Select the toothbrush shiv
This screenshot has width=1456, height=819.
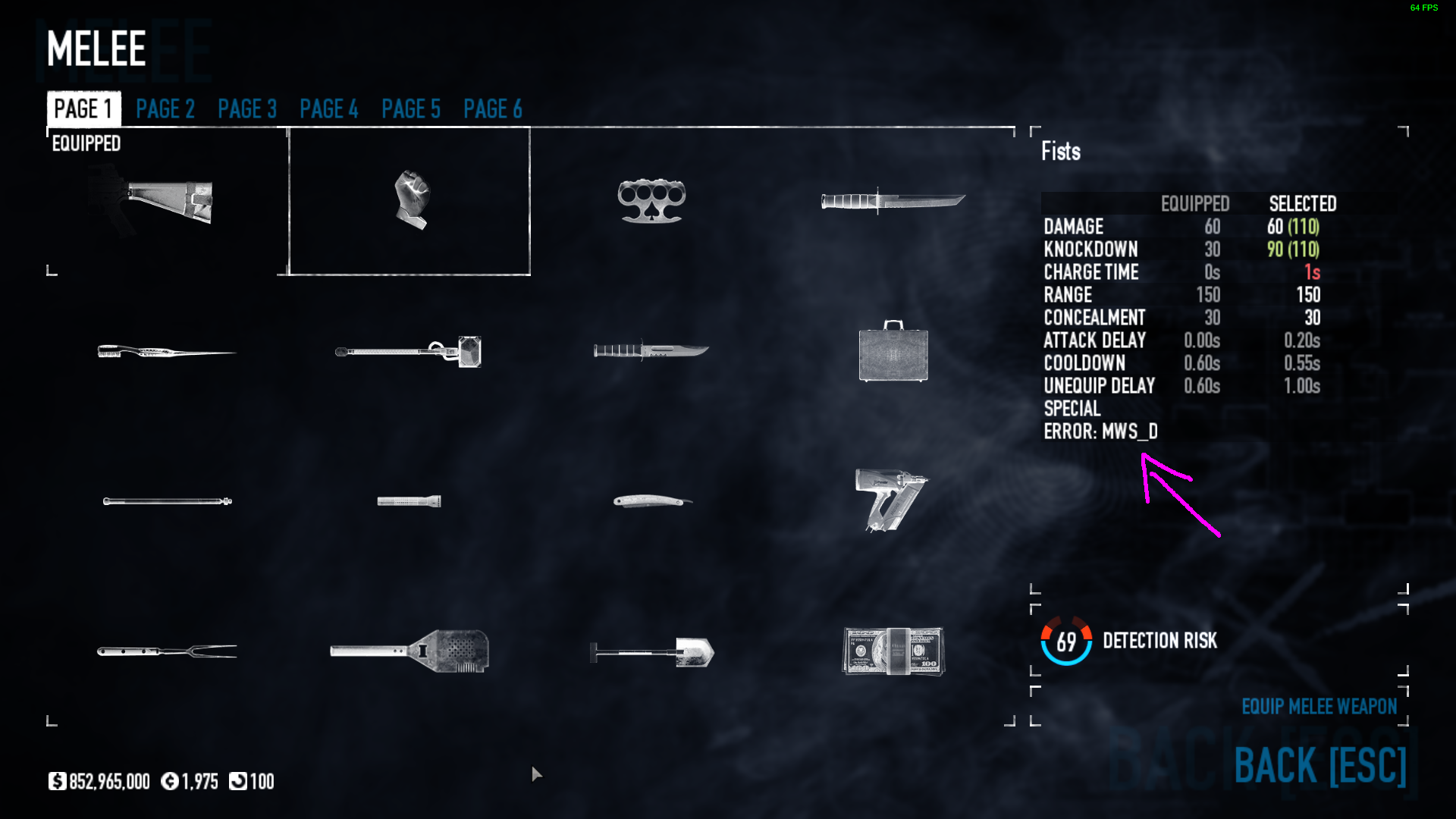point(167,352)
